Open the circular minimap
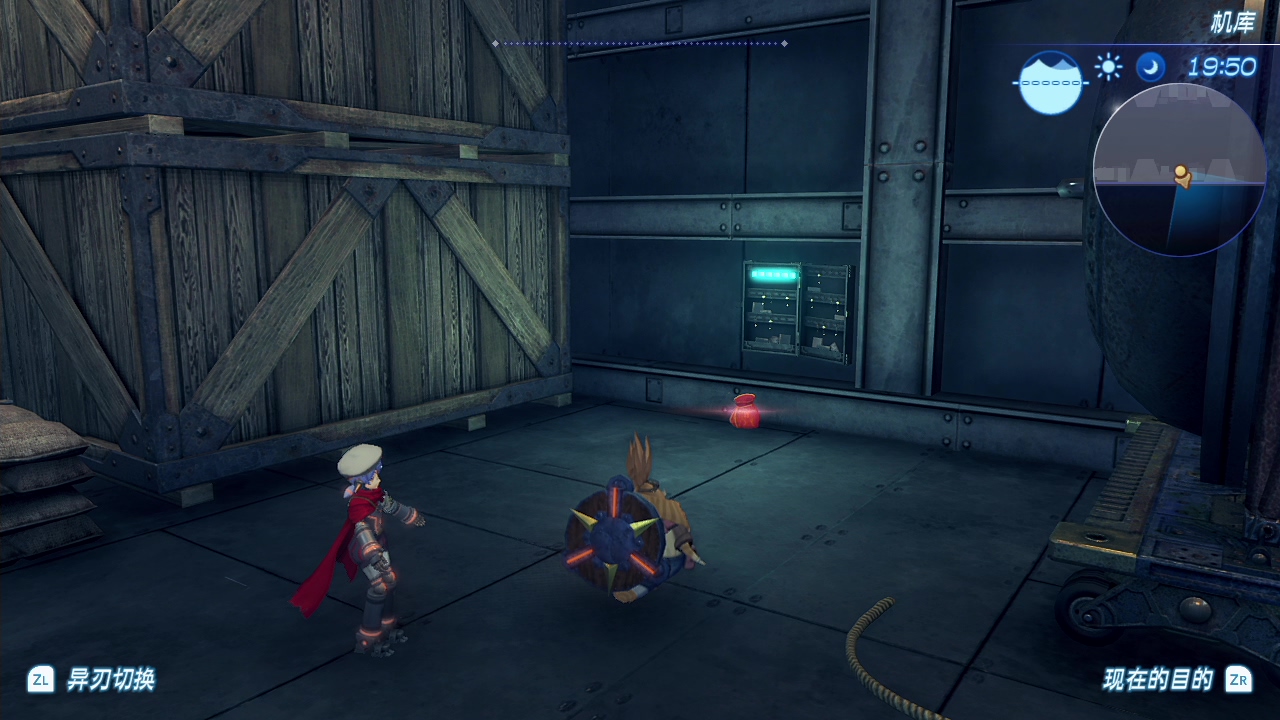Screen dimensions: 1280x720 (1179, 169)
